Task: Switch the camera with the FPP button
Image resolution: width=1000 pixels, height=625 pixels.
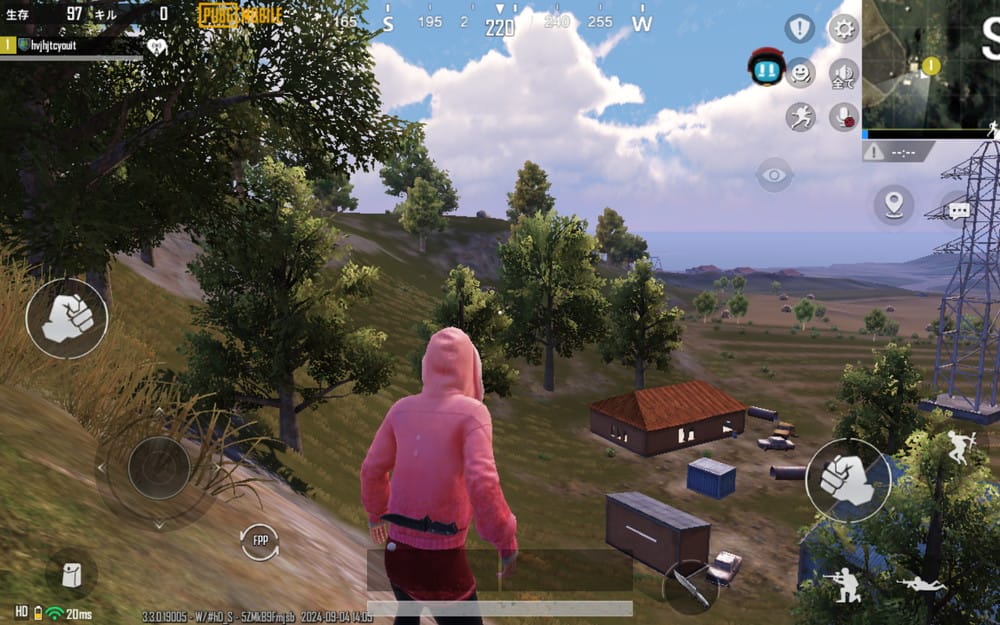Action: coord(260,541)
